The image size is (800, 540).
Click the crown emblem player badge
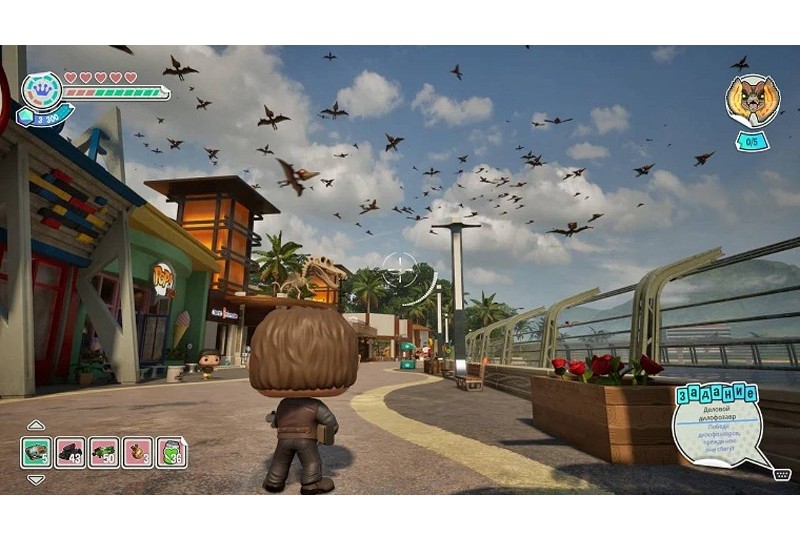41,89
